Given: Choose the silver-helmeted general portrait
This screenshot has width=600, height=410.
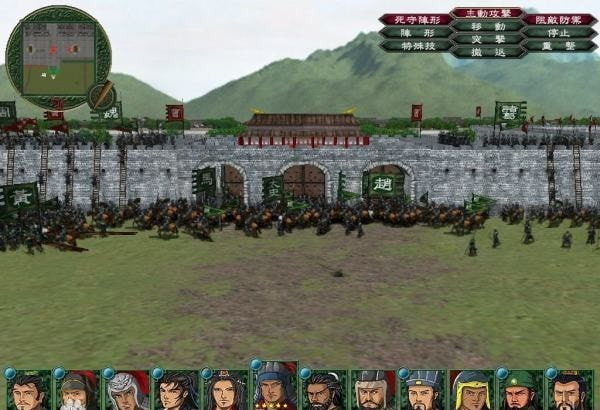Looking at the screenshot, I should coord(126,390).
